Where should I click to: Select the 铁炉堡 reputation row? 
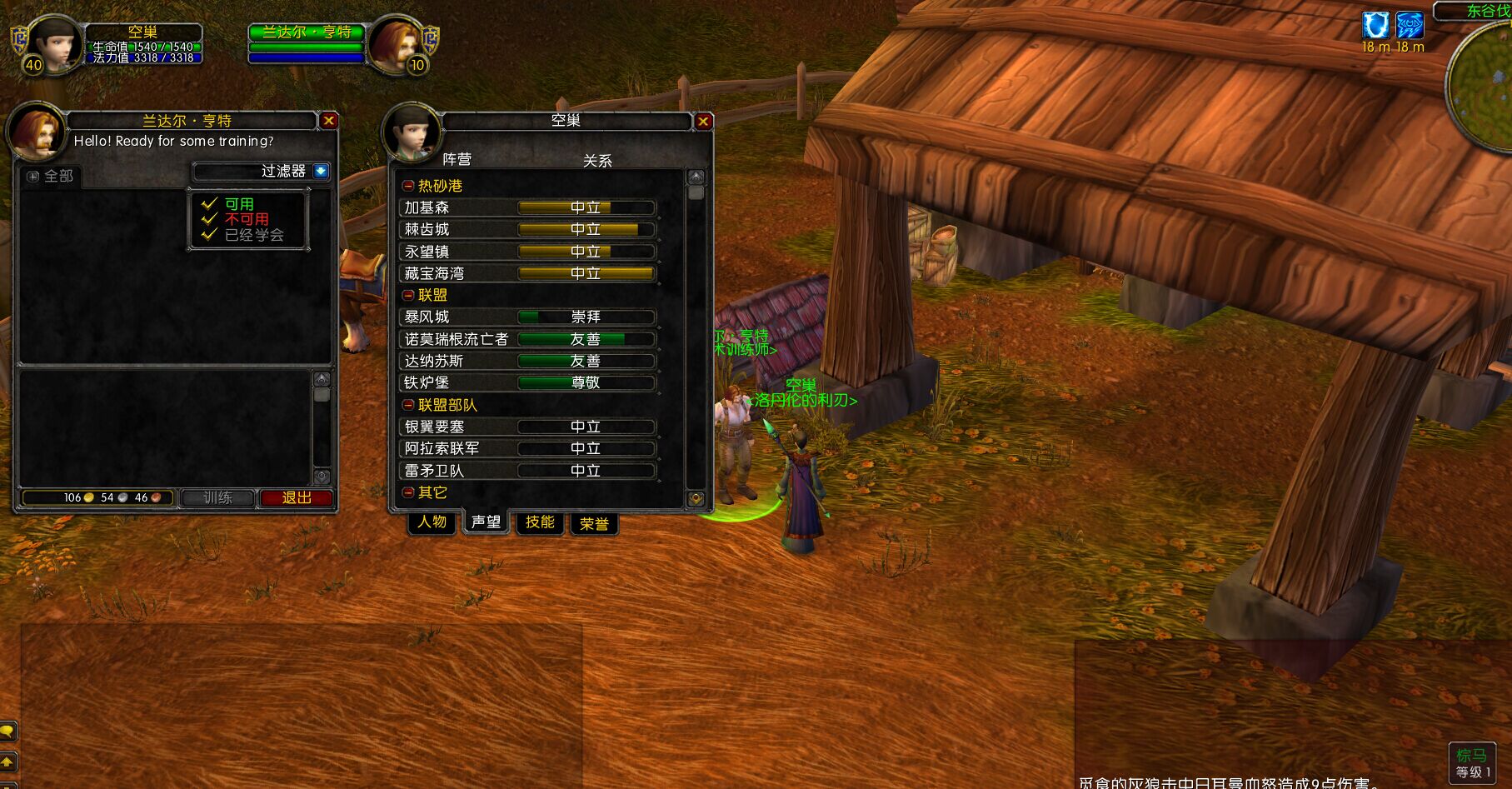point(528,382)
